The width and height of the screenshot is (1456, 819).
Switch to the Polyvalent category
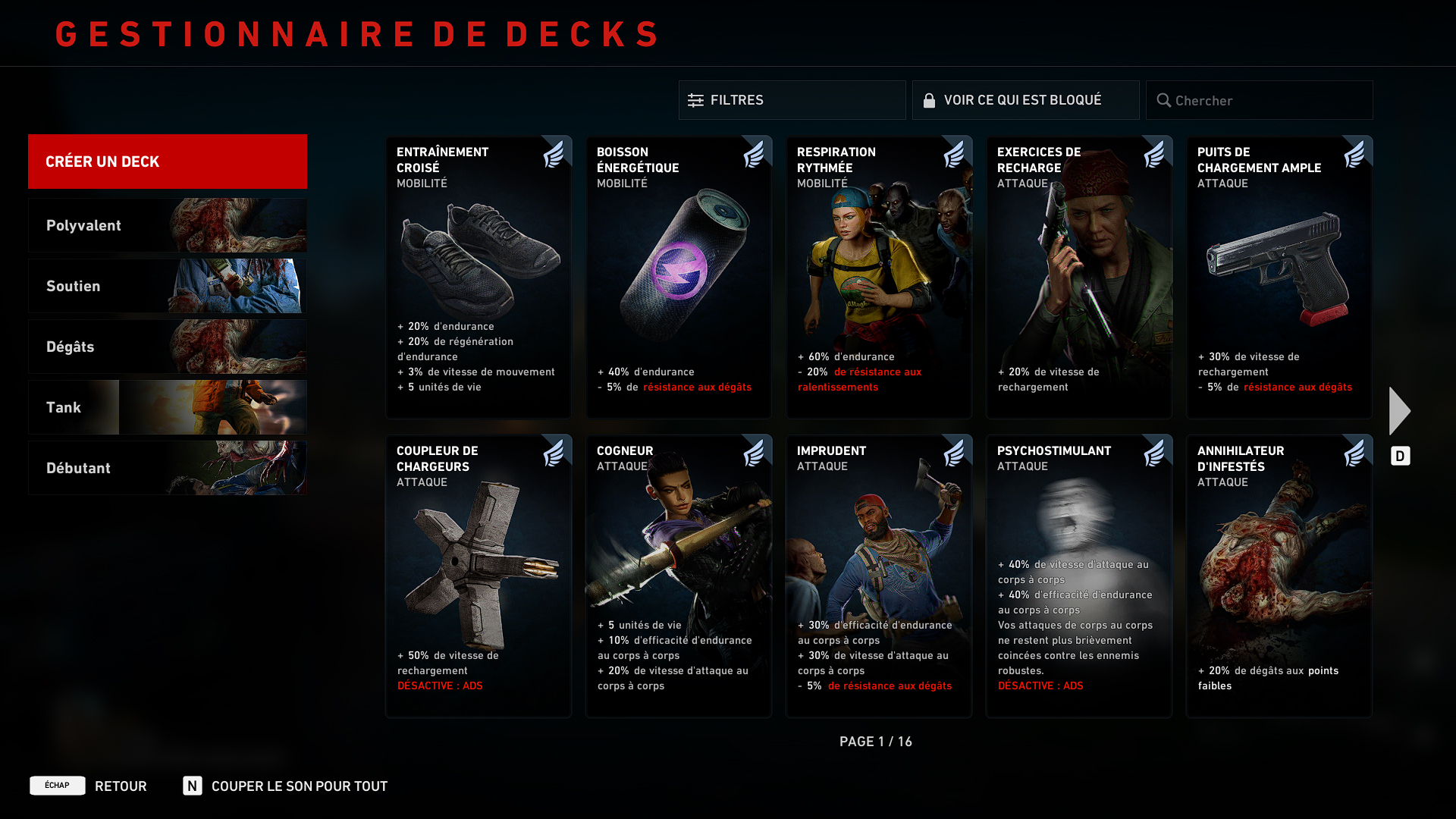(x=167, y=225)
